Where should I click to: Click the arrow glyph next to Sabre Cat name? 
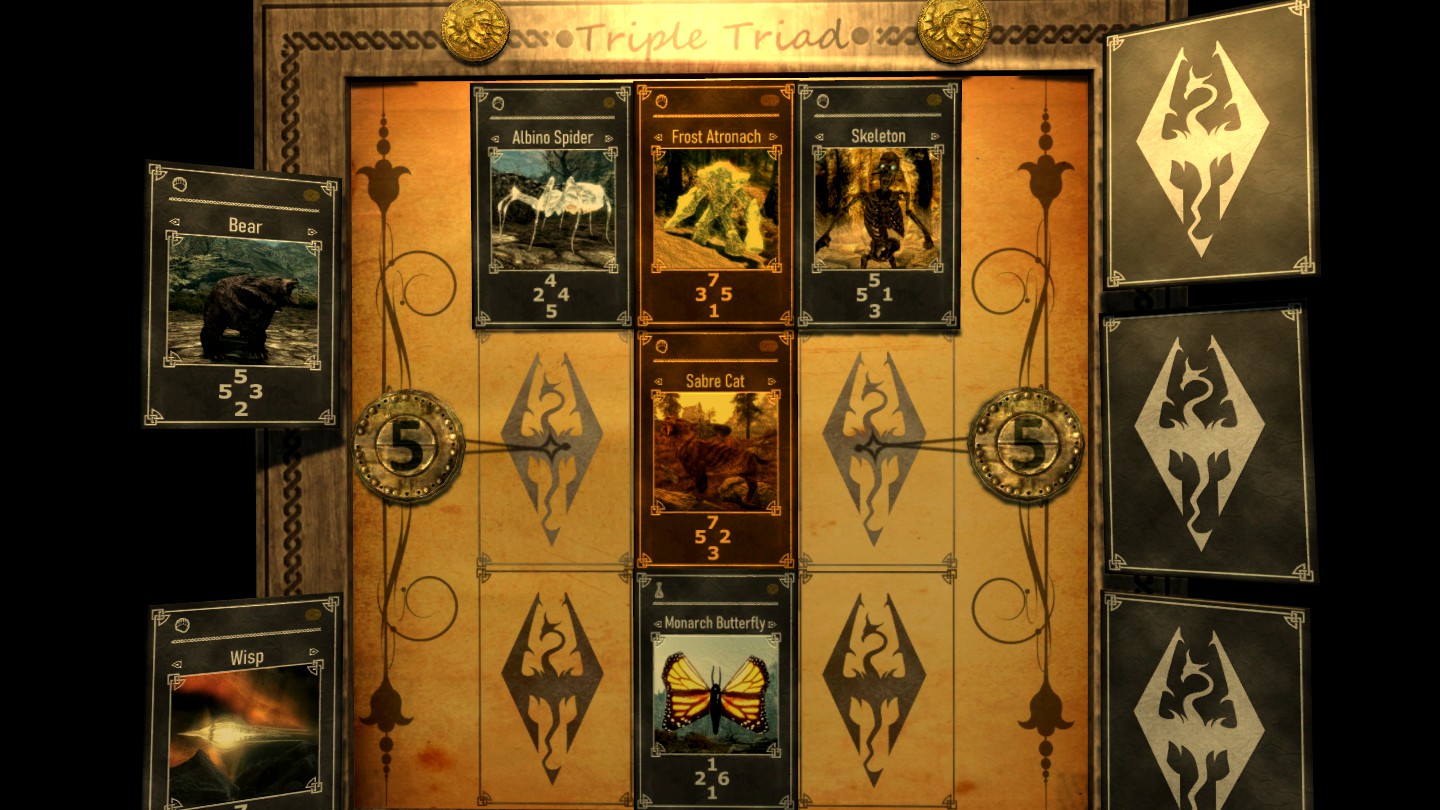tap(660, 381)
